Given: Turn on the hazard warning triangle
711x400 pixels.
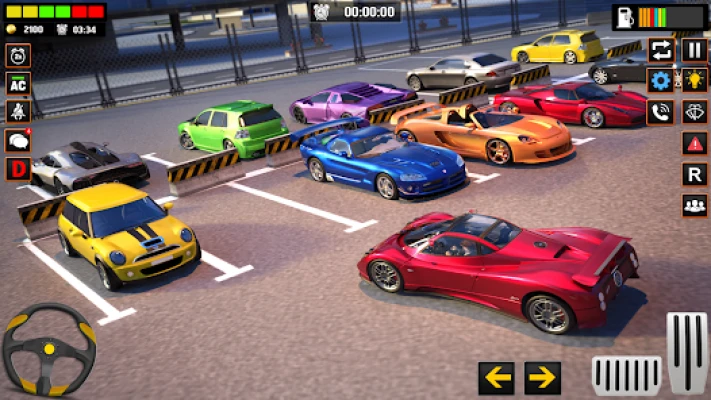Looking at the screenshot, I should [694, 143].
